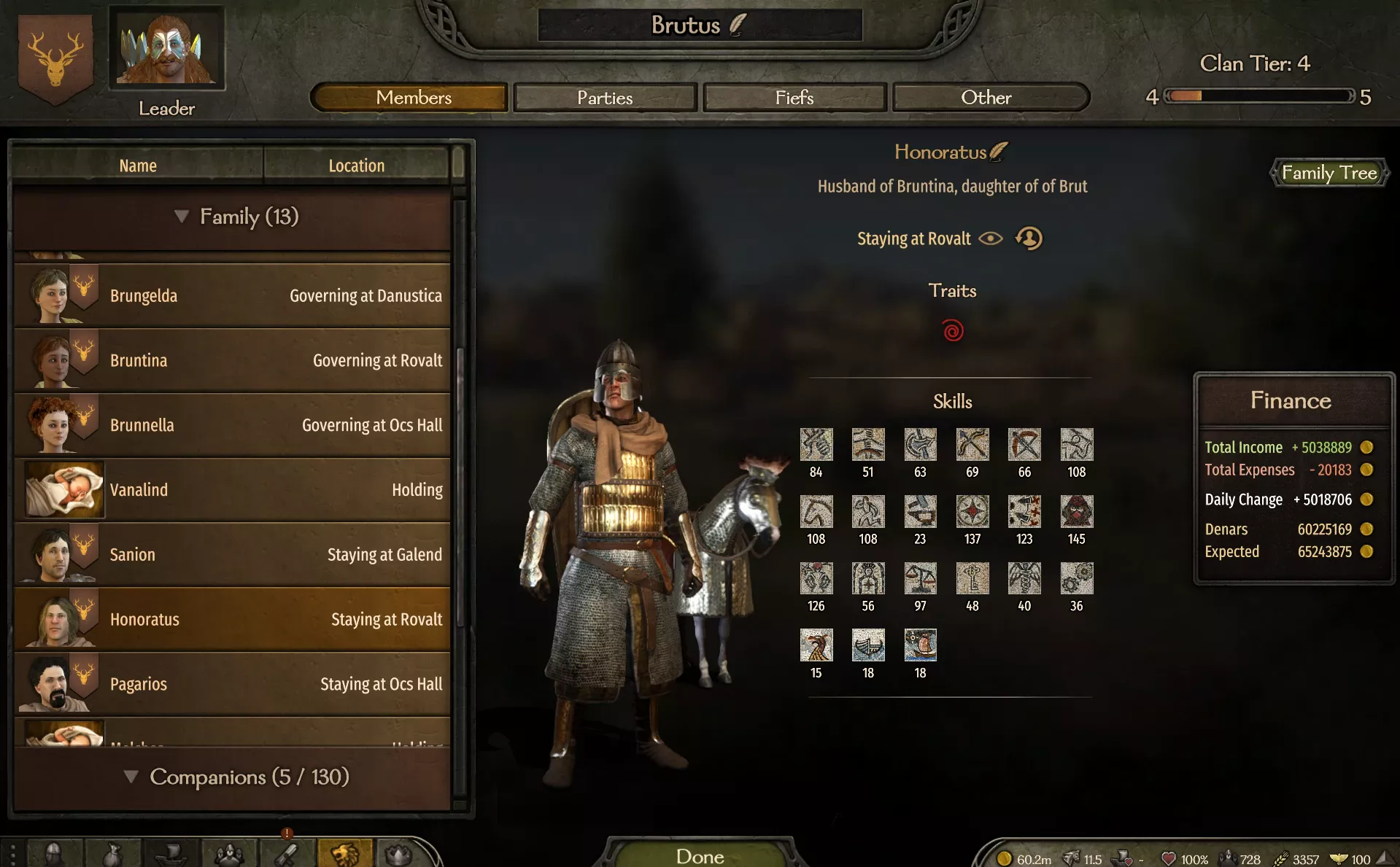Viewport: 1400px width, 867px height.
Task: Open the Family Tree view
Action: pyautogui.click(x=1329, y=173)
